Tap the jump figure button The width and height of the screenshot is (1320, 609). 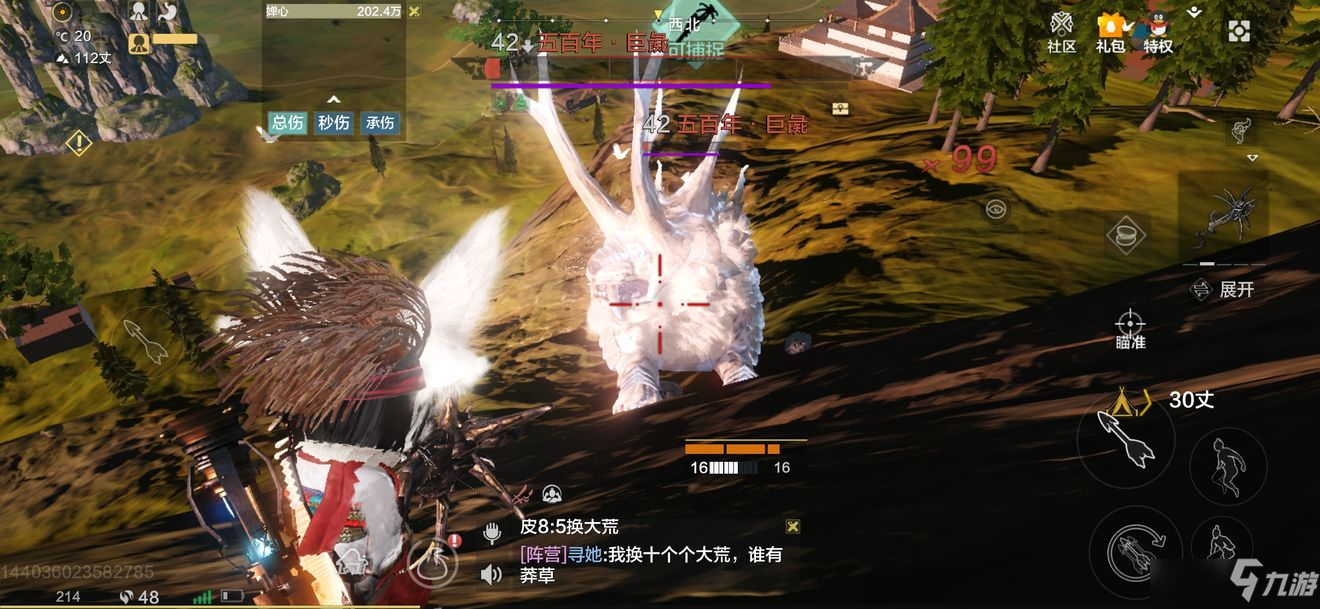1228,467
